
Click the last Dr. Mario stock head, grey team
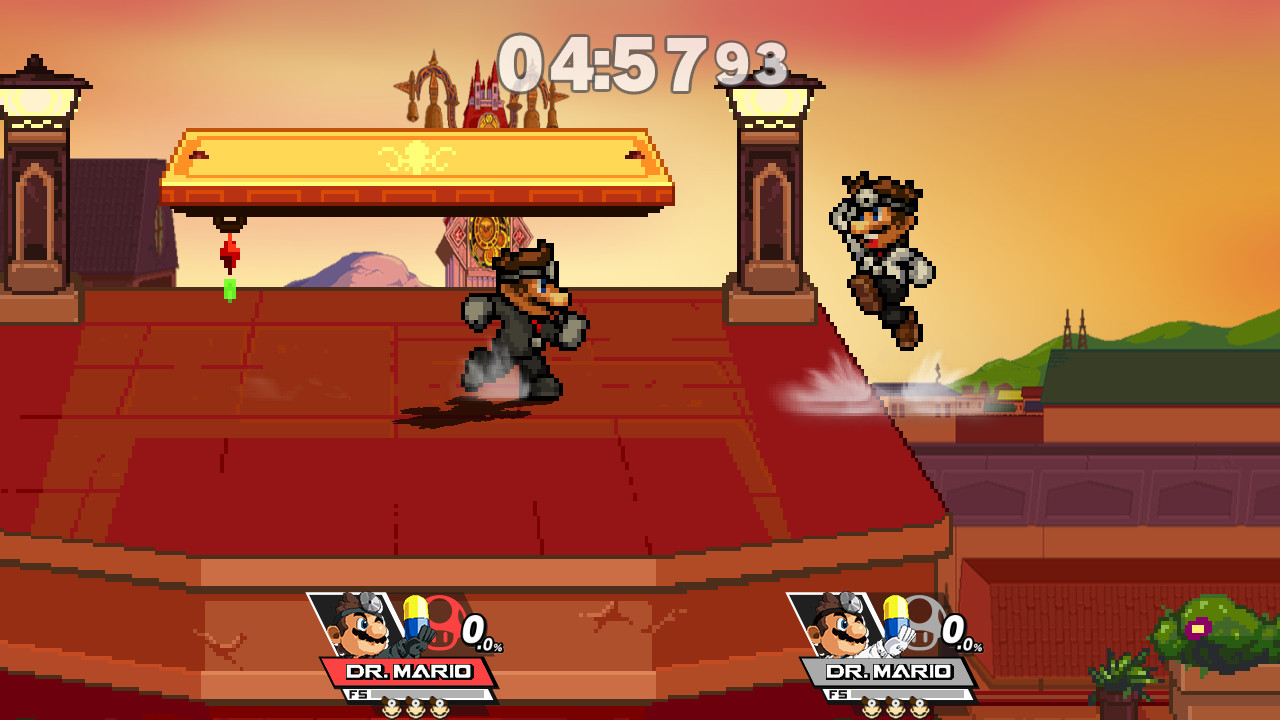click(x=920, y=707)
